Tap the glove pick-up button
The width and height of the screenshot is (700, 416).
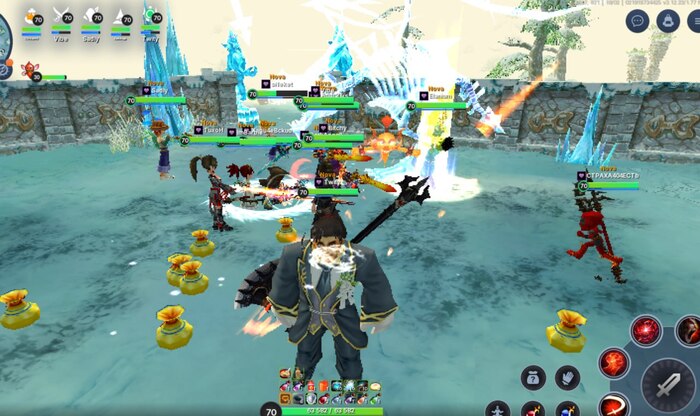(568, 377)
